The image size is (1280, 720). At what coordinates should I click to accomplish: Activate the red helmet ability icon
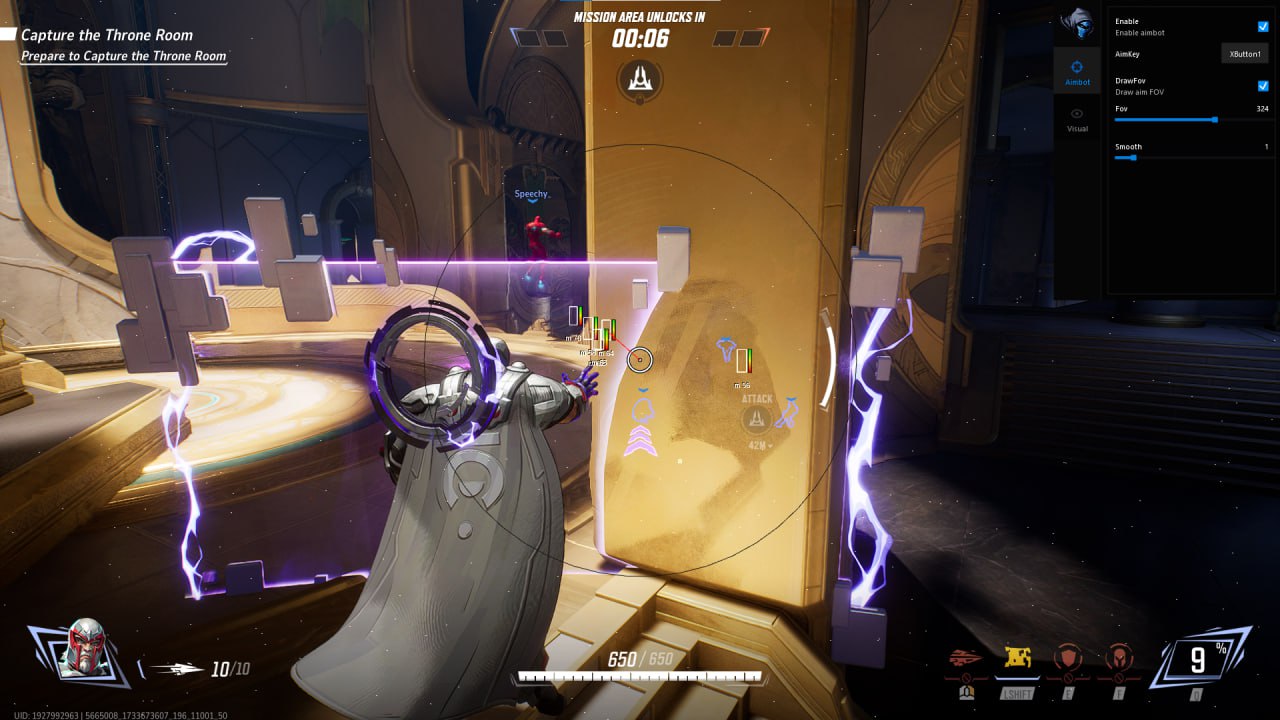[x=1118, y=659]
